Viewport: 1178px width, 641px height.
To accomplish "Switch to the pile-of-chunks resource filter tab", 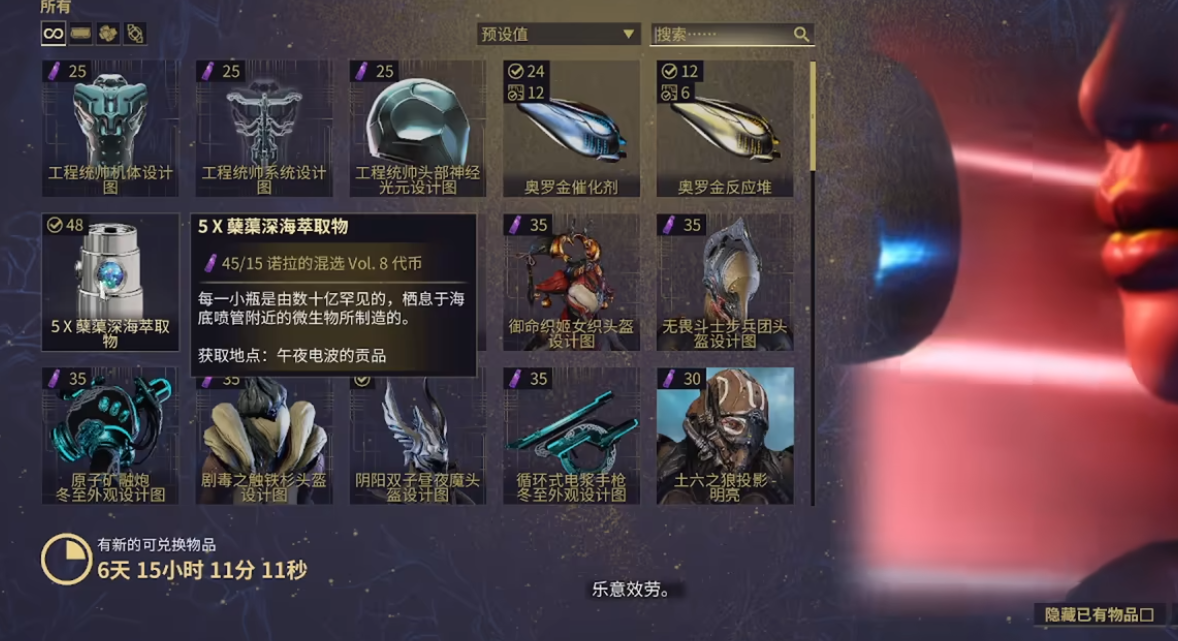I will tap(107, 34).
